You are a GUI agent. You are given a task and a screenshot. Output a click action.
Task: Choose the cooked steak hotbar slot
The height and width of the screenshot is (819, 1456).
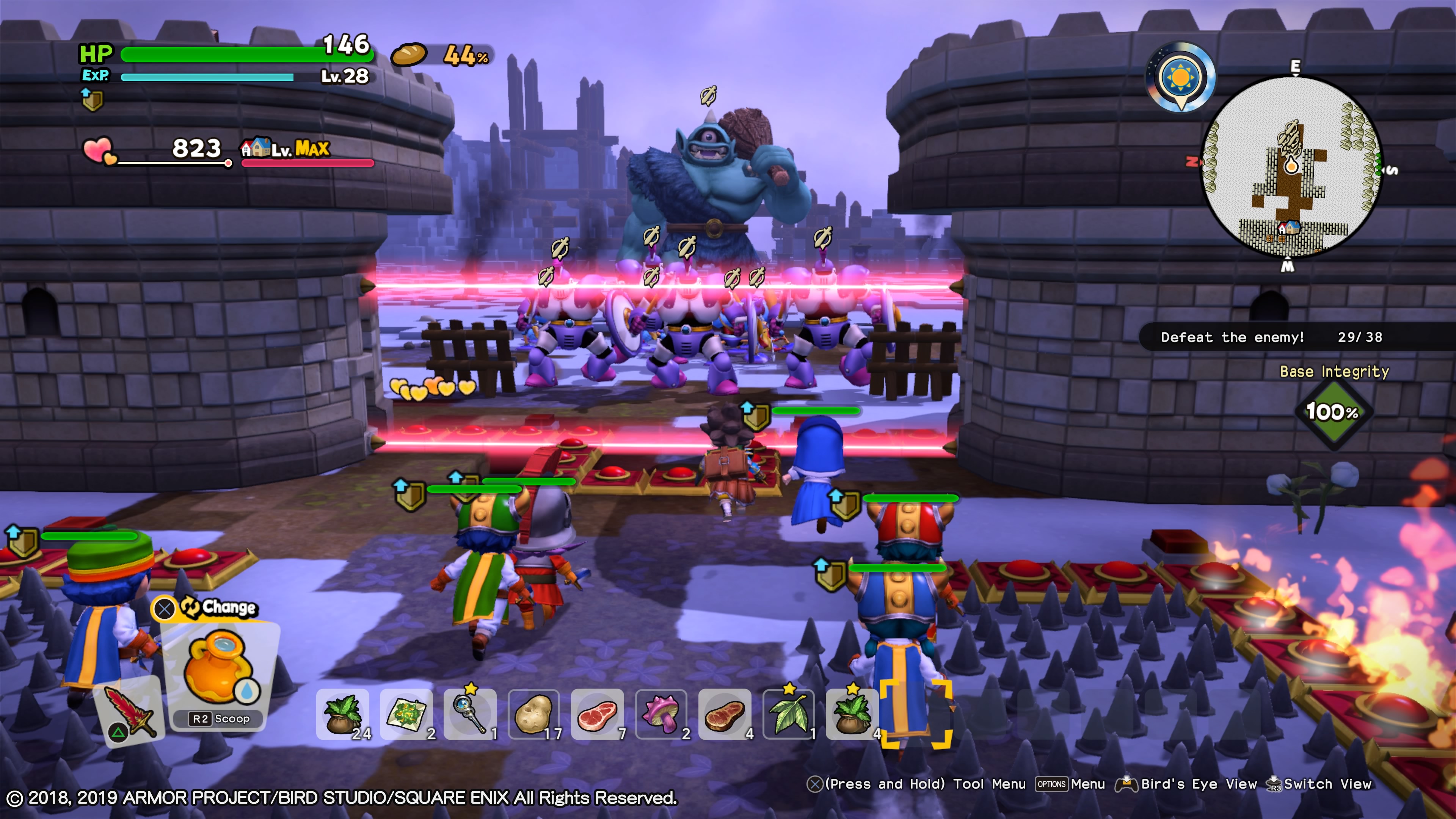725,714
